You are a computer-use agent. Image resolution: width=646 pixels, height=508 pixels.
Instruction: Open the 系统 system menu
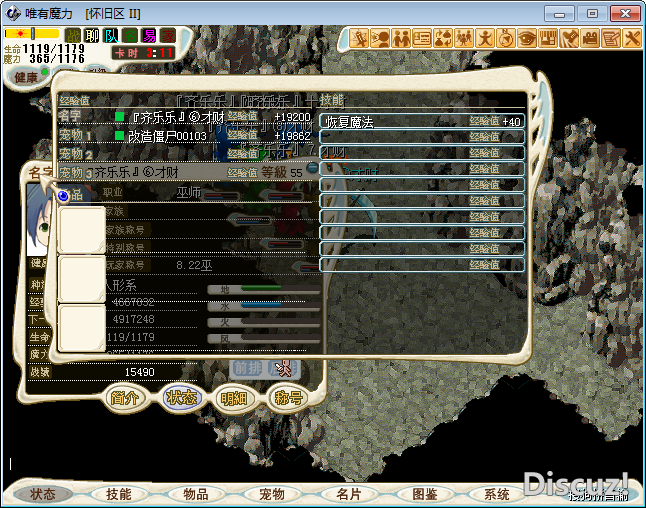click(496, 494)
